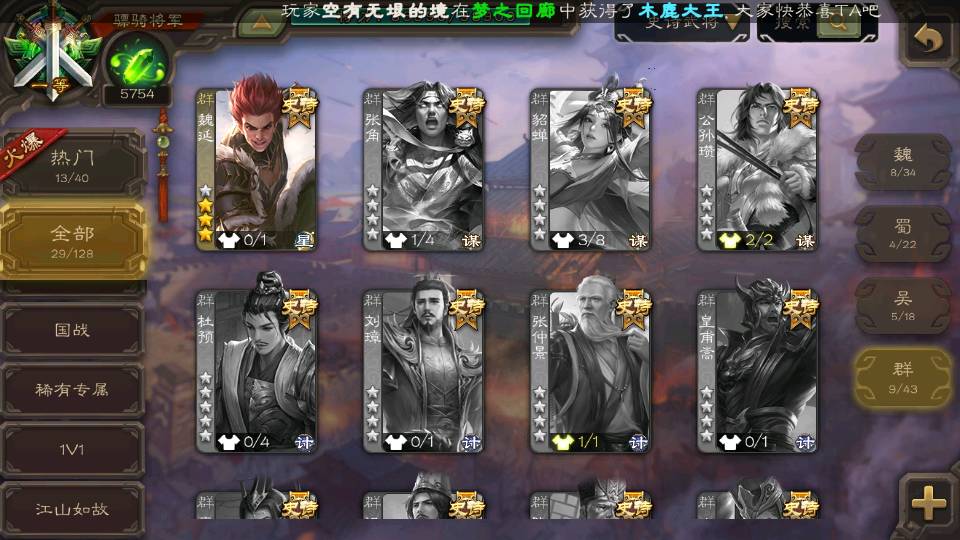Viewport: 960px width, 540px height.
Task: Open the 国战 category
Action: (73, 329)
